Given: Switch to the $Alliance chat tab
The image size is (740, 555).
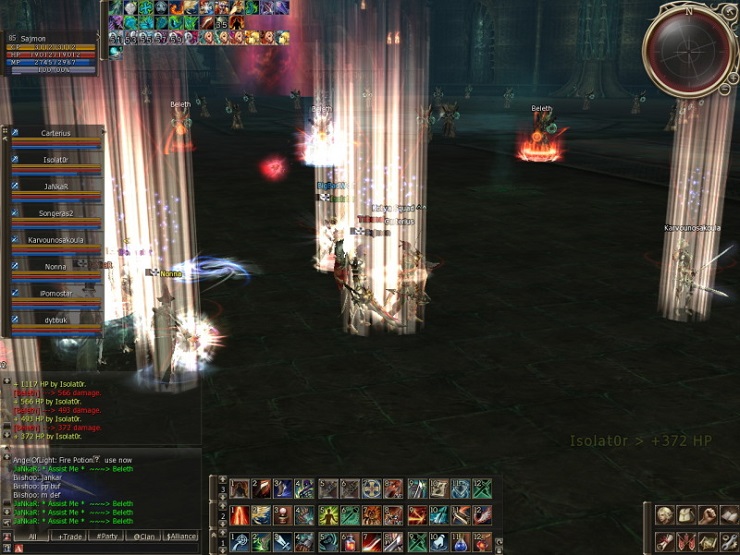Looking at the screenshot, I should [181, 536].
